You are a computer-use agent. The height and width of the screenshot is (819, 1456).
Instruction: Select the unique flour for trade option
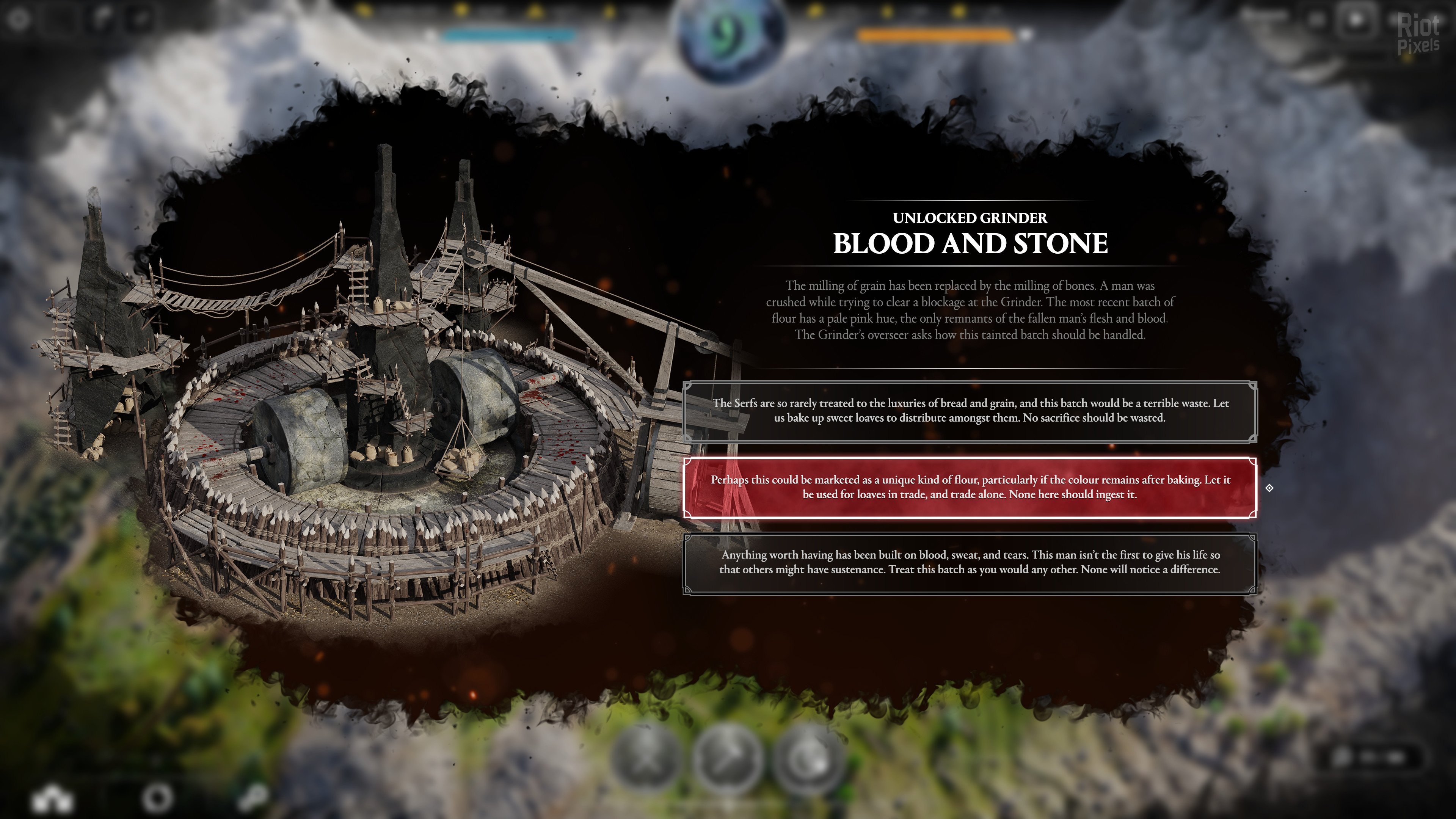click(x=970, y=487)
